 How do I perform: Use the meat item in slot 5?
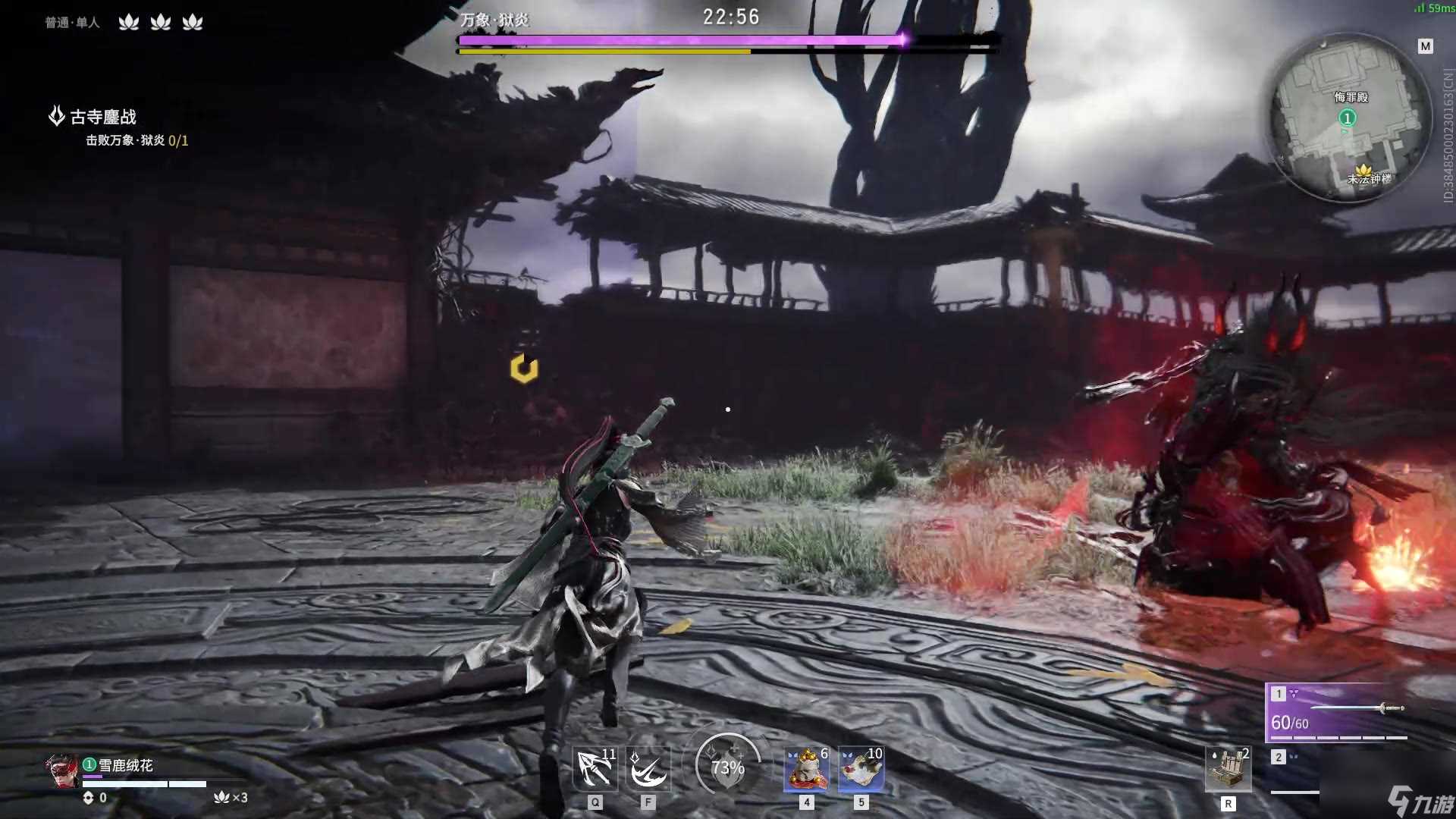click(x=861, y=768)
